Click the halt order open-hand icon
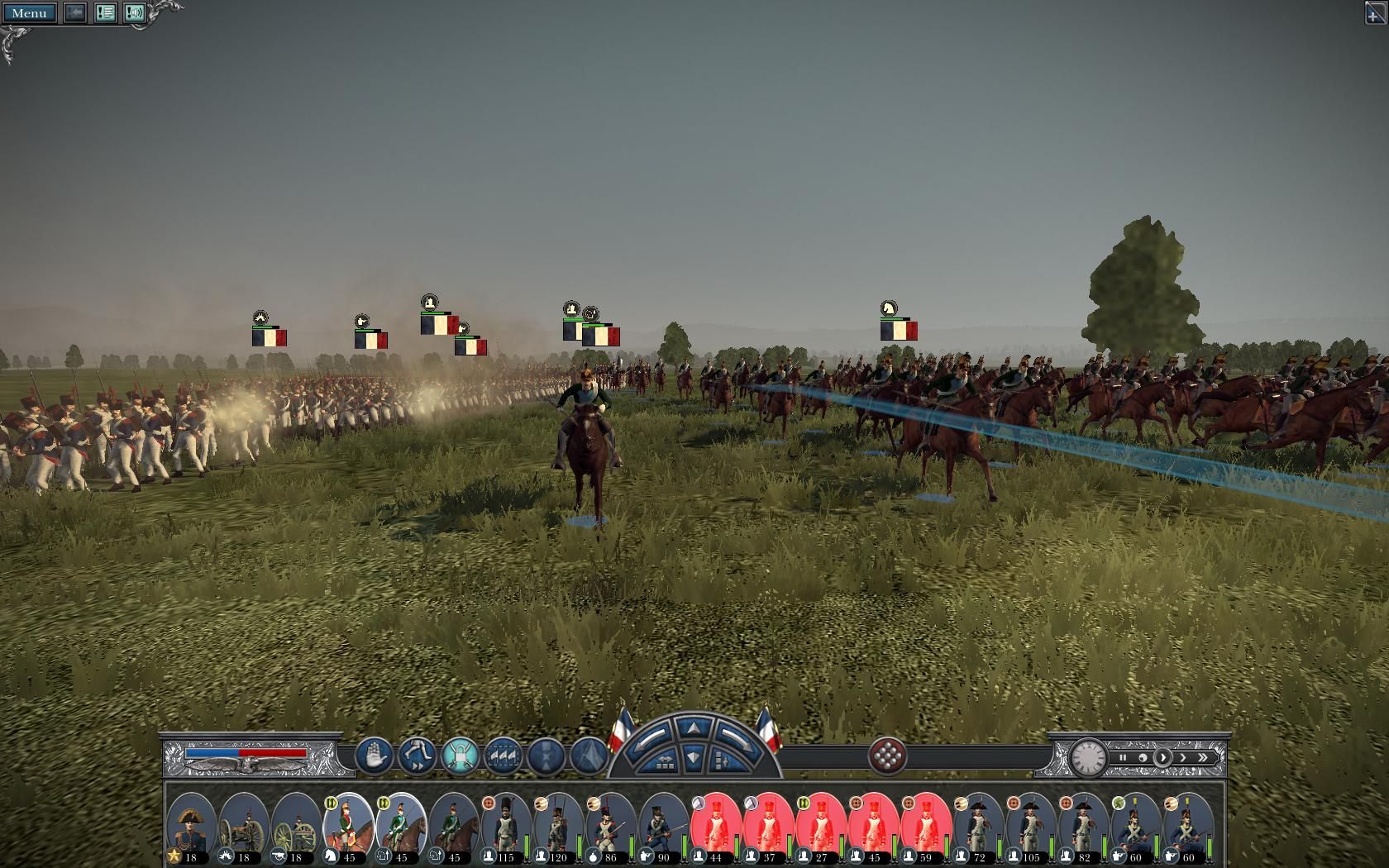 (x=375, y=756)
